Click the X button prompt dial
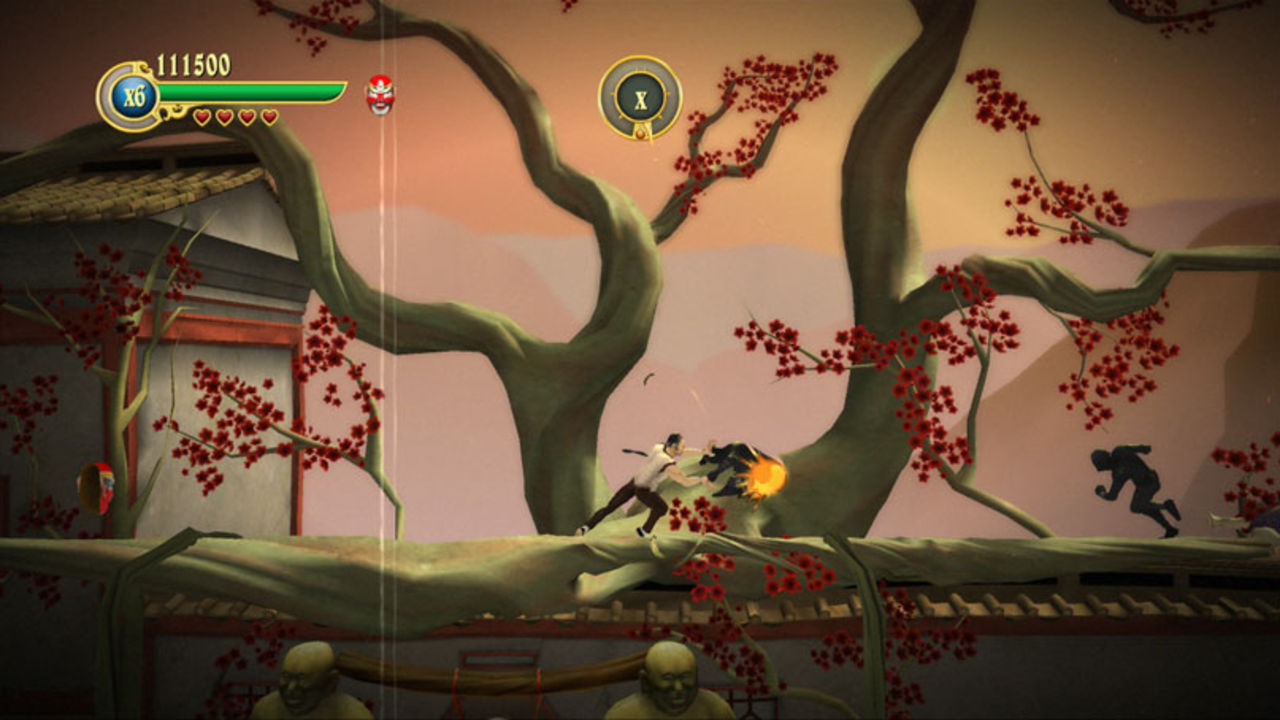The height and width of the screenshot is (720, 1280). click(x=640, y=97)
